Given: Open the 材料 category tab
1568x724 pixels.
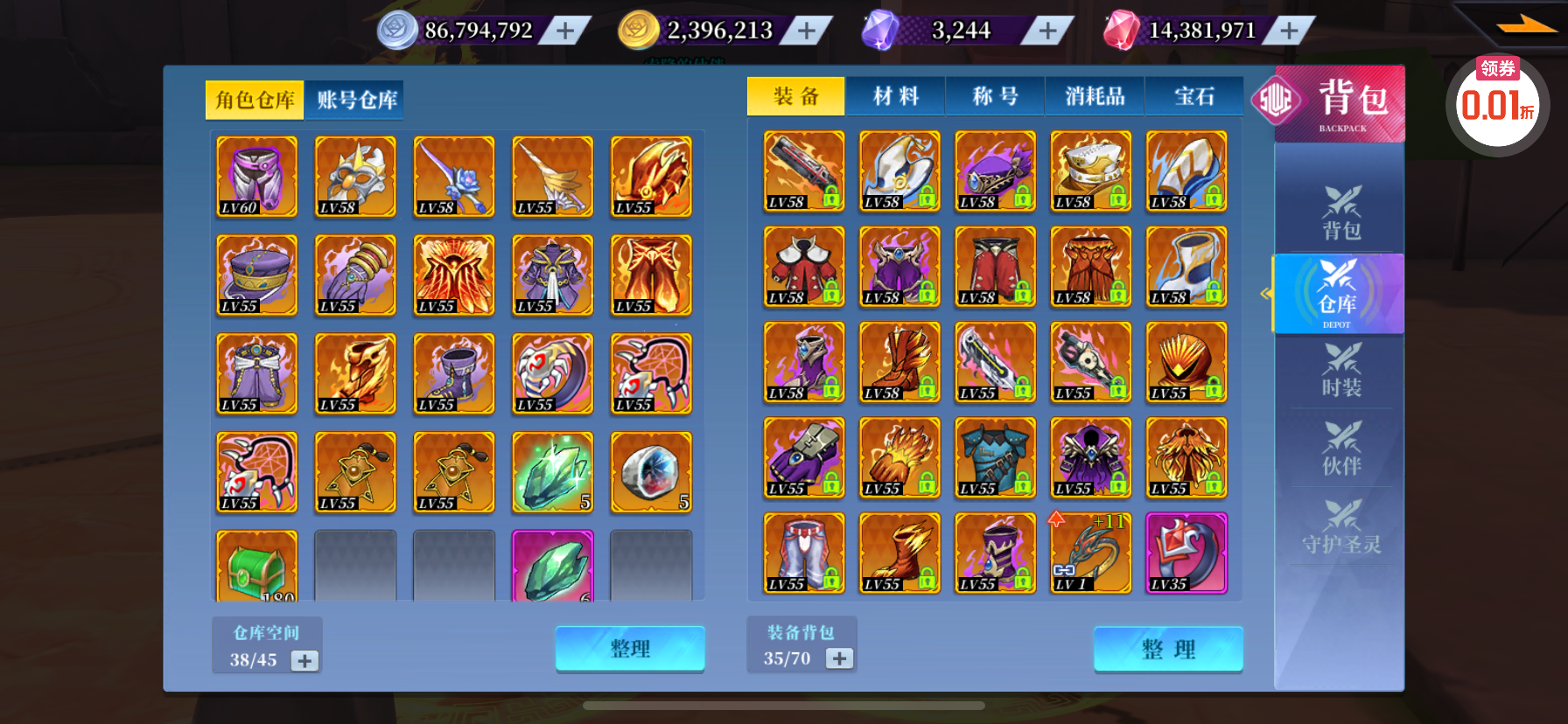Looking at the screenshot, I should point(895,96).
